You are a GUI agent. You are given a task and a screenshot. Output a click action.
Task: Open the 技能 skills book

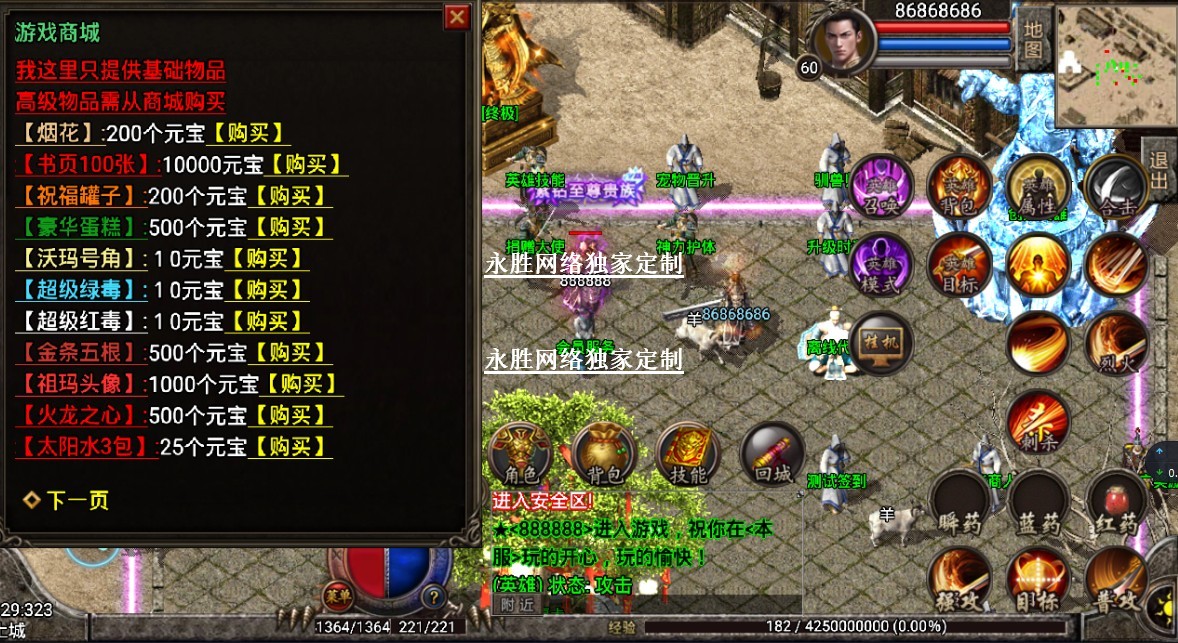tap(687, 456)
